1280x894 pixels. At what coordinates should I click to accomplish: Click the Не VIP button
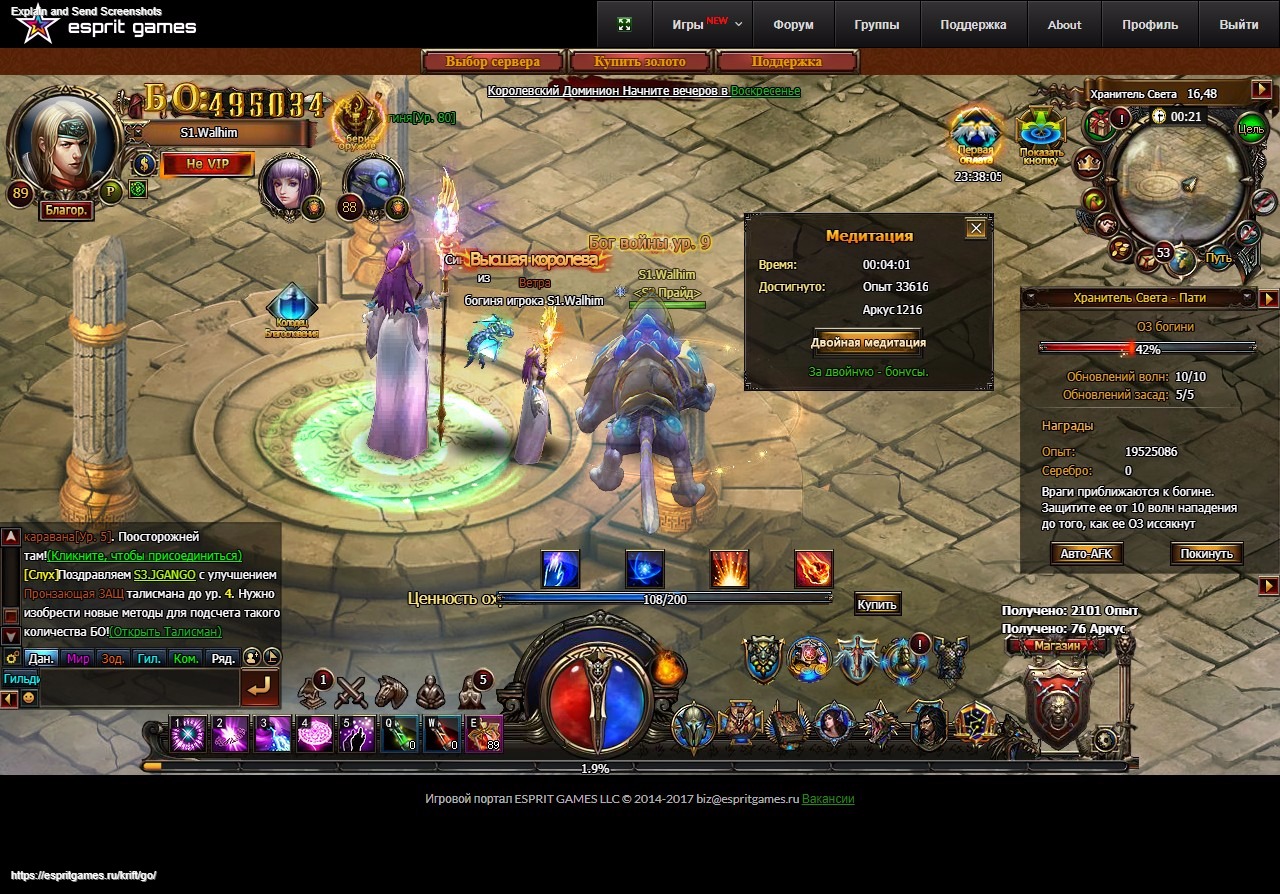pyautogui.click(x=207, y=164)
